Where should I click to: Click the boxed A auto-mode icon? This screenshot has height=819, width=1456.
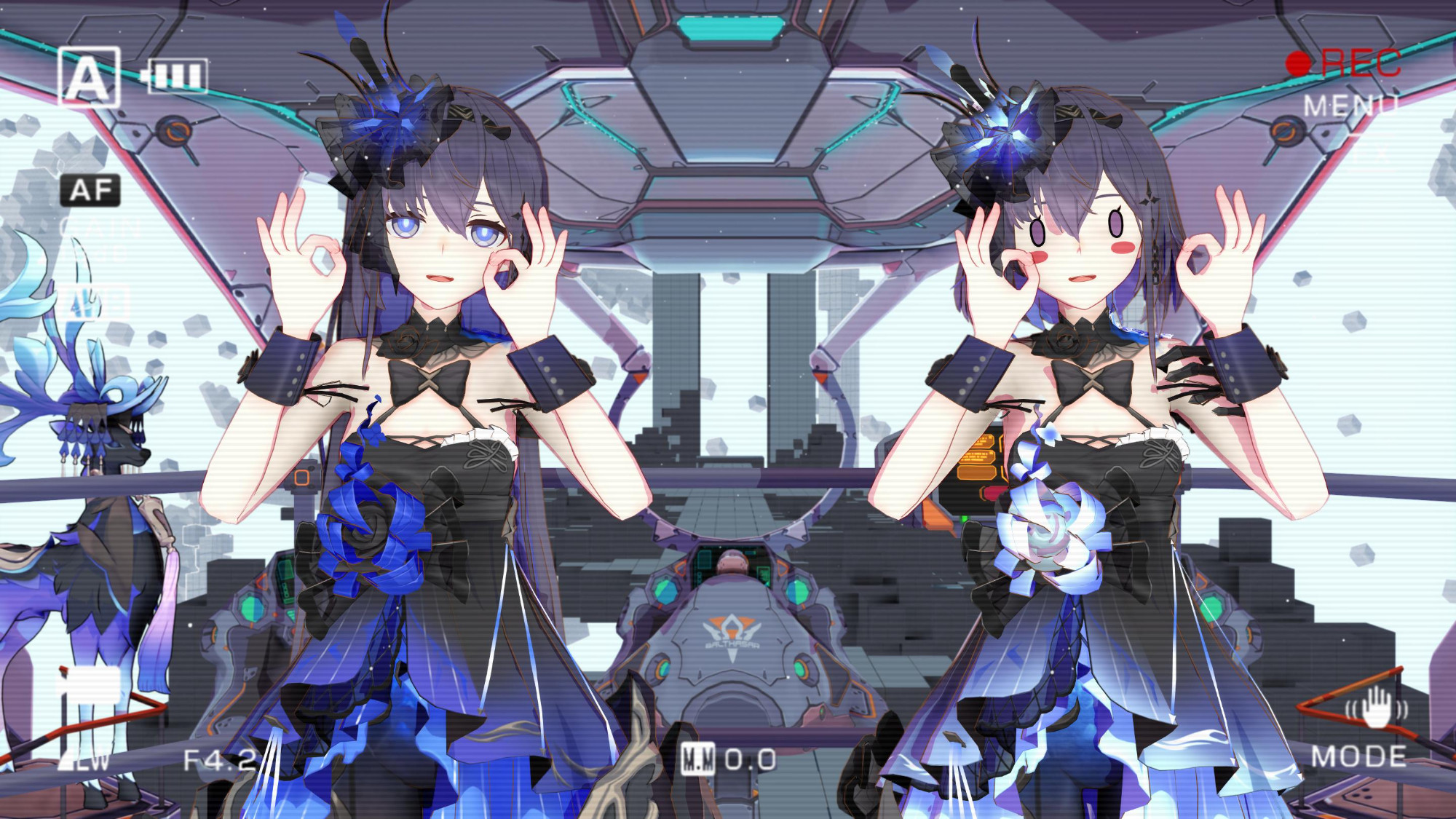tap(88, 77)
